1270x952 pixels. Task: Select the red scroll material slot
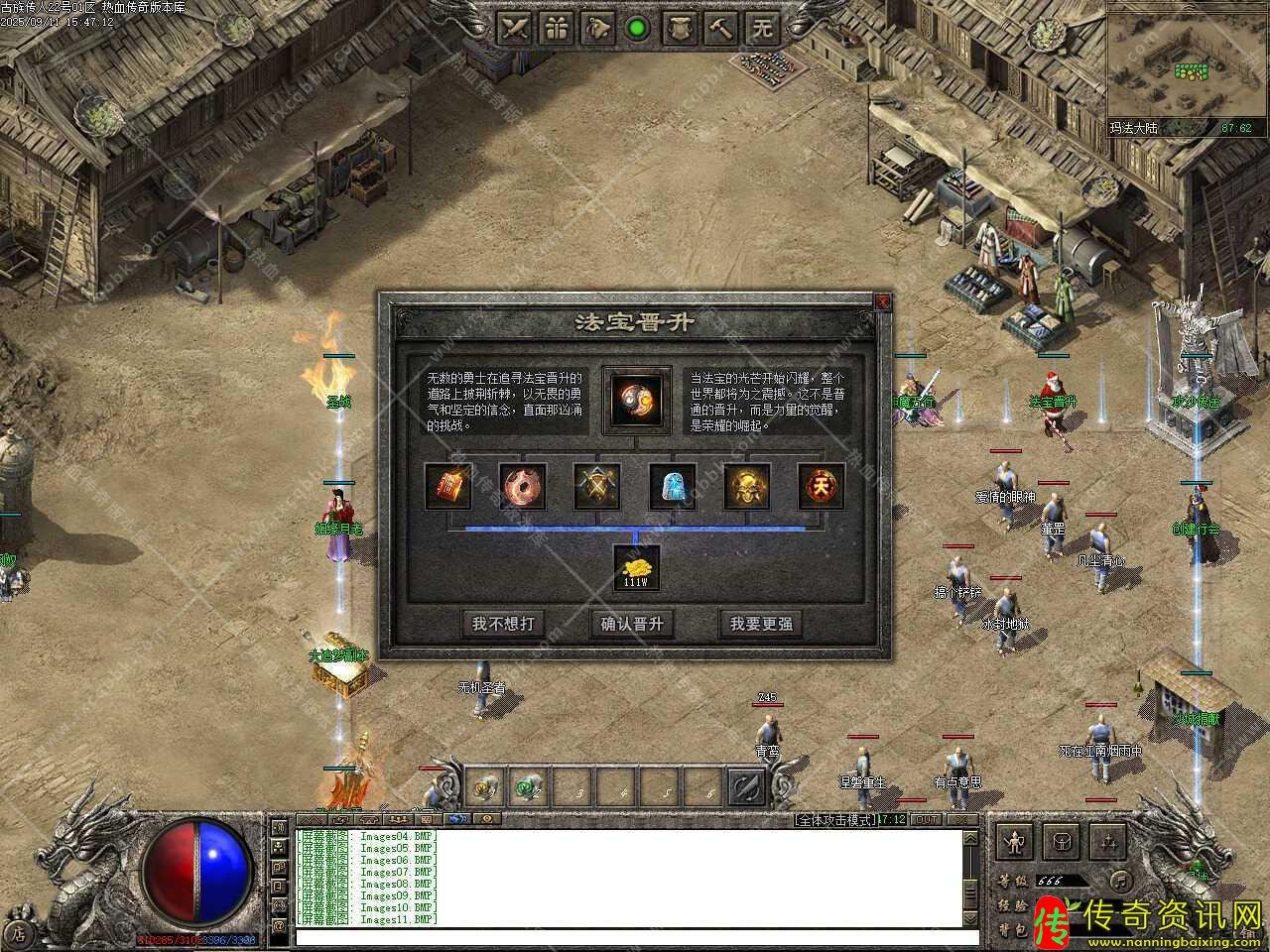pyautogui.click(x=448, y=486)
